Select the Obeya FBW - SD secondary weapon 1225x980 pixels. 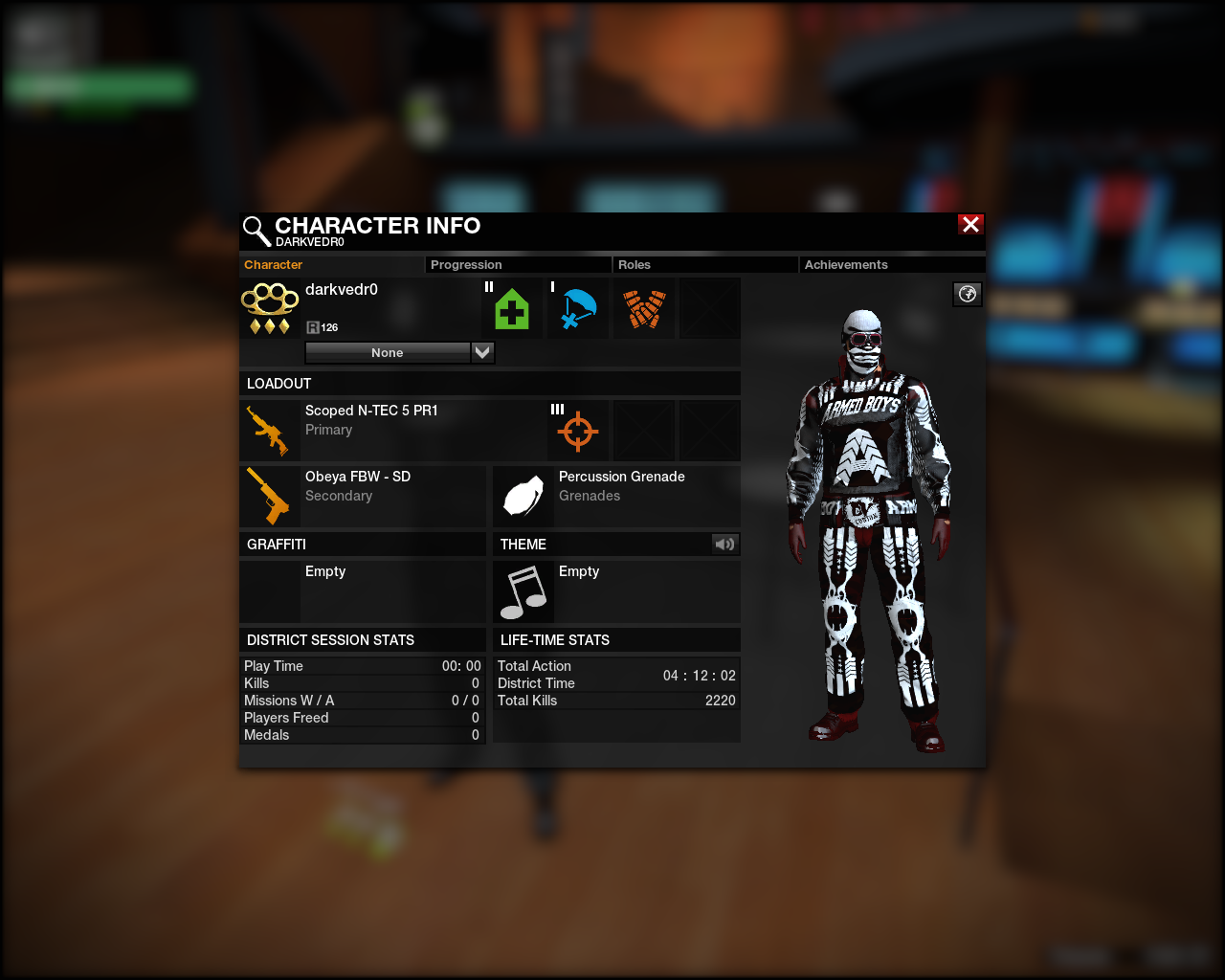click(x=364, y=495)
